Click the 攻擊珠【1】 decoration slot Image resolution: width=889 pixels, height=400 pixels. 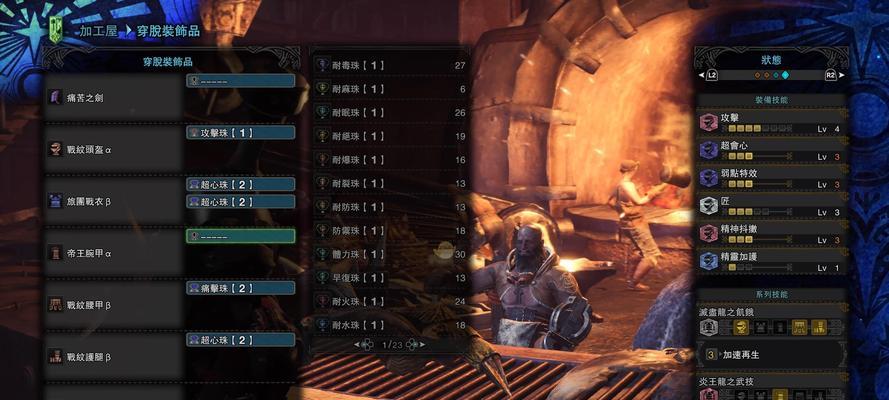pyautogui.click(x=241, y=132)
